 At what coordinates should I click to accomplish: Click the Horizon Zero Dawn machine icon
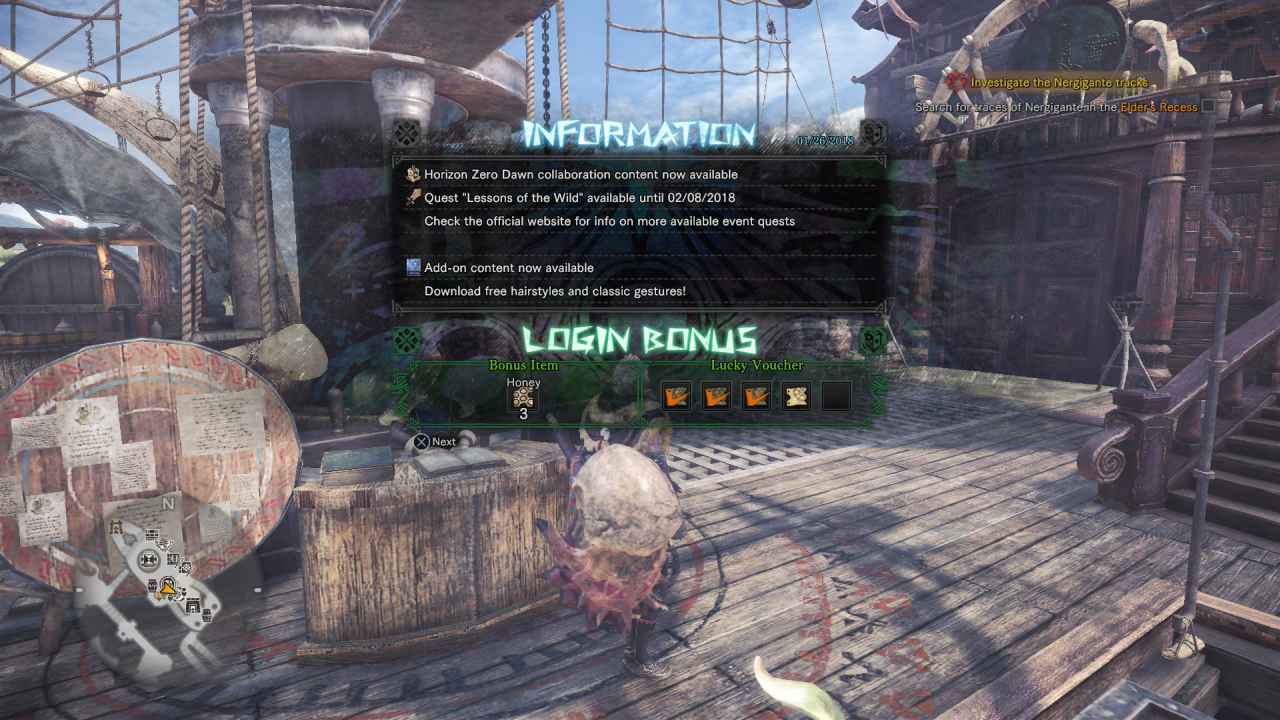(413, 173)
